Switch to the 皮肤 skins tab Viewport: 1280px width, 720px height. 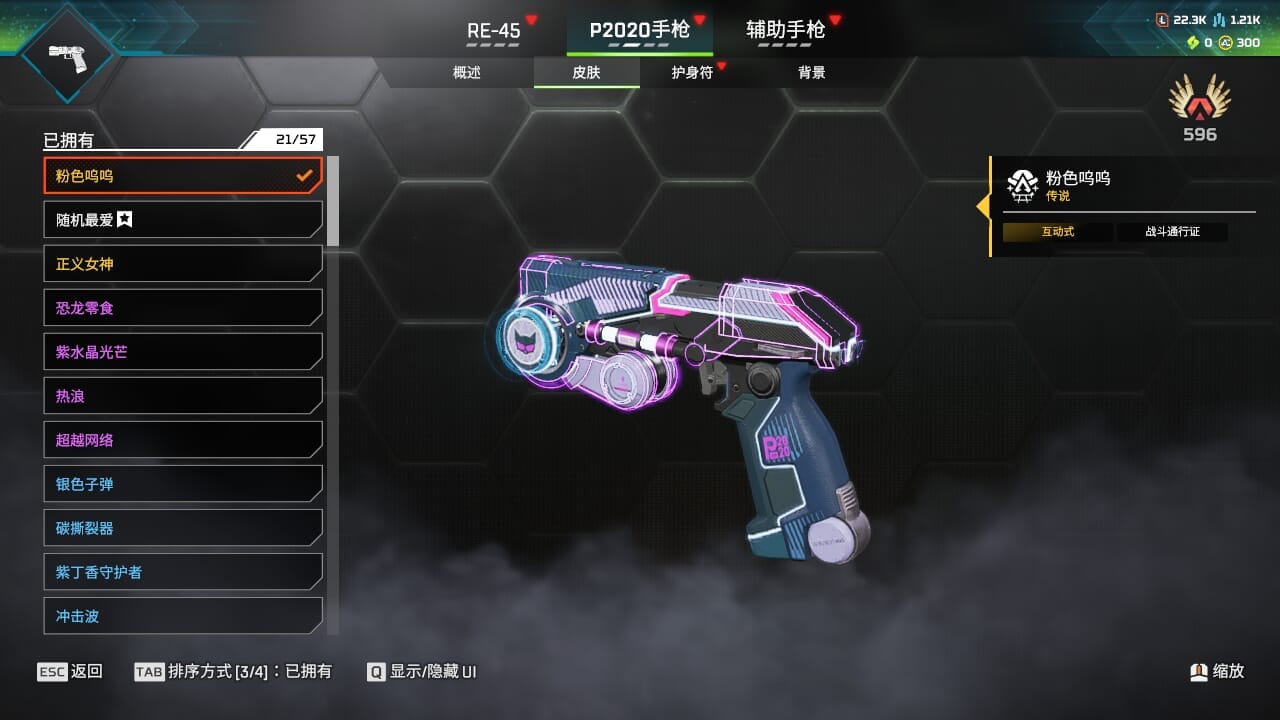pos(586,72)
